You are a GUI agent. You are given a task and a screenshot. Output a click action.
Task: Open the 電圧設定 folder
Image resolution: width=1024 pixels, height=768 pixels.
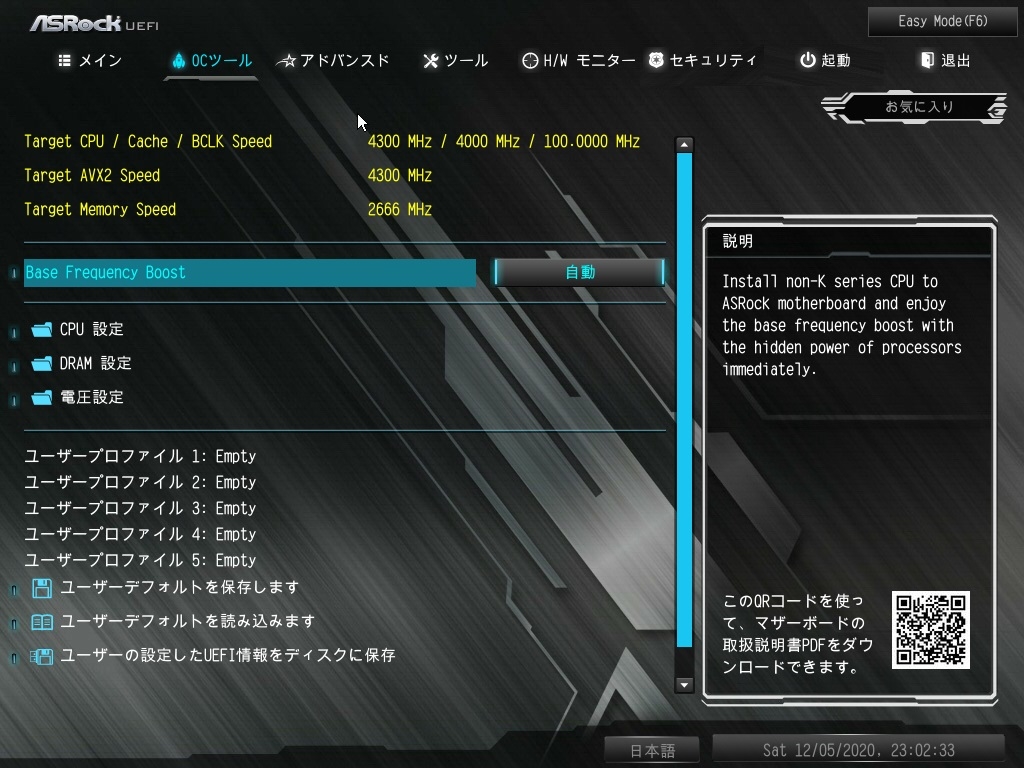91,397
